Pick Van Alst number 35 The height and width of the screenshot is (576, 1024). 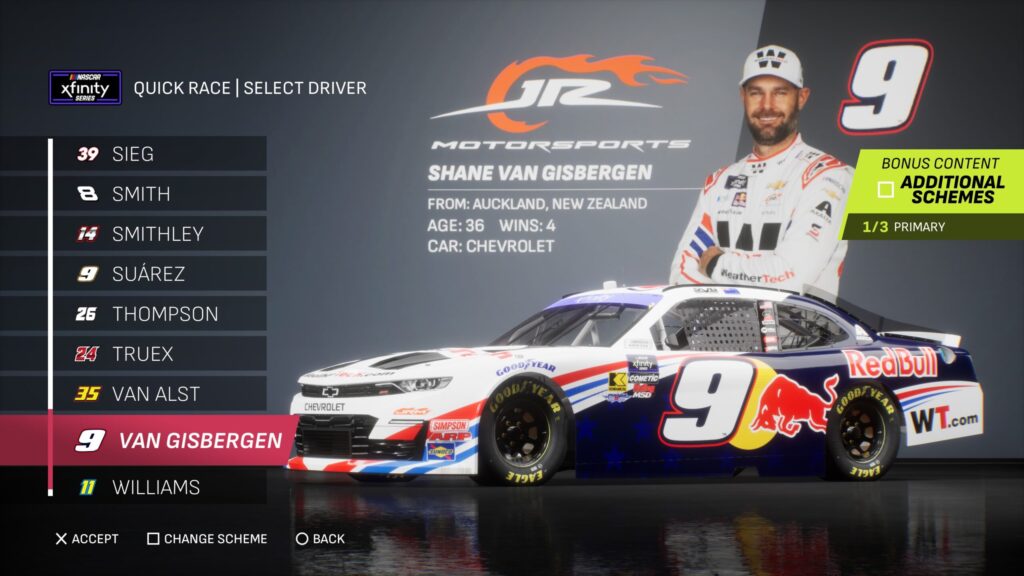tap(160, 394)
